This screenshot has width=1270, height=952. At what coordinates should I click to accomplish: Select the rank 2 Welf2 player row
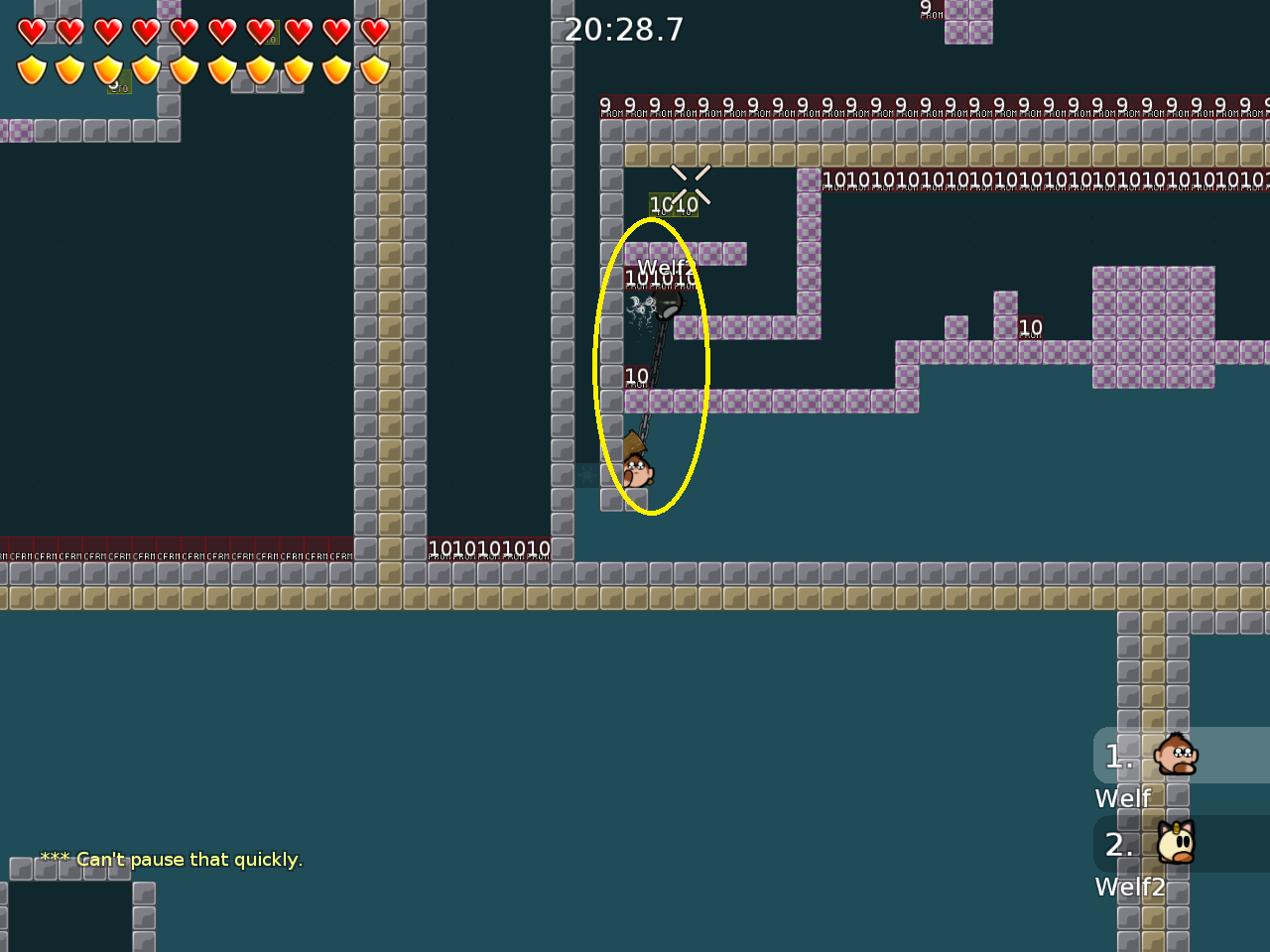point(1181,845)
